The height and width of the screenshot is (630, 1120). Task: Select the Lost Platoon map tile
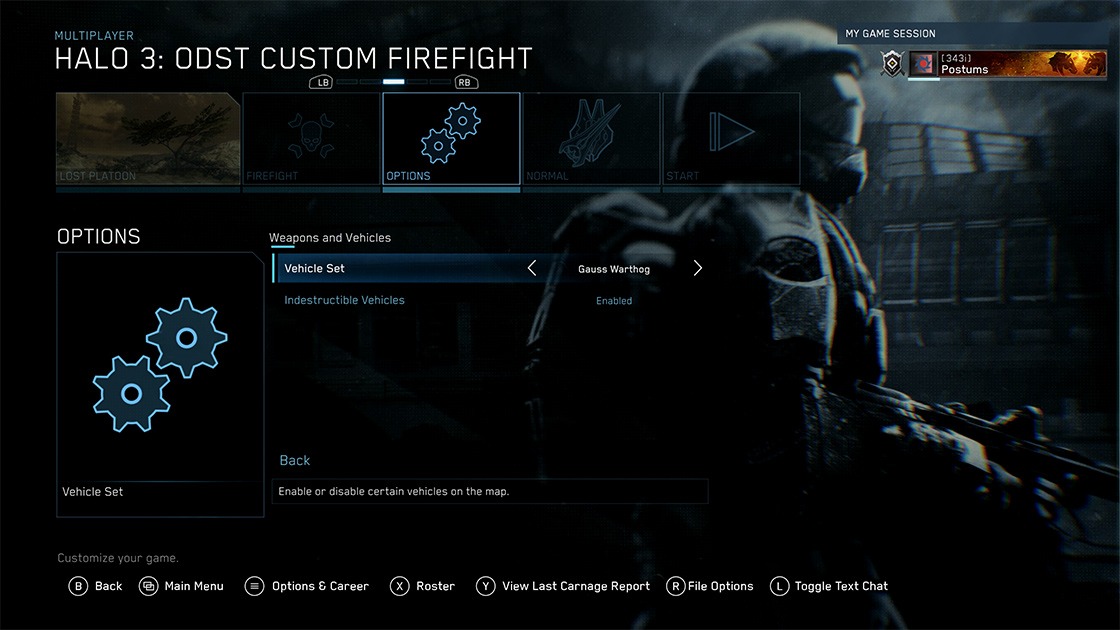(x=148, y=138)
